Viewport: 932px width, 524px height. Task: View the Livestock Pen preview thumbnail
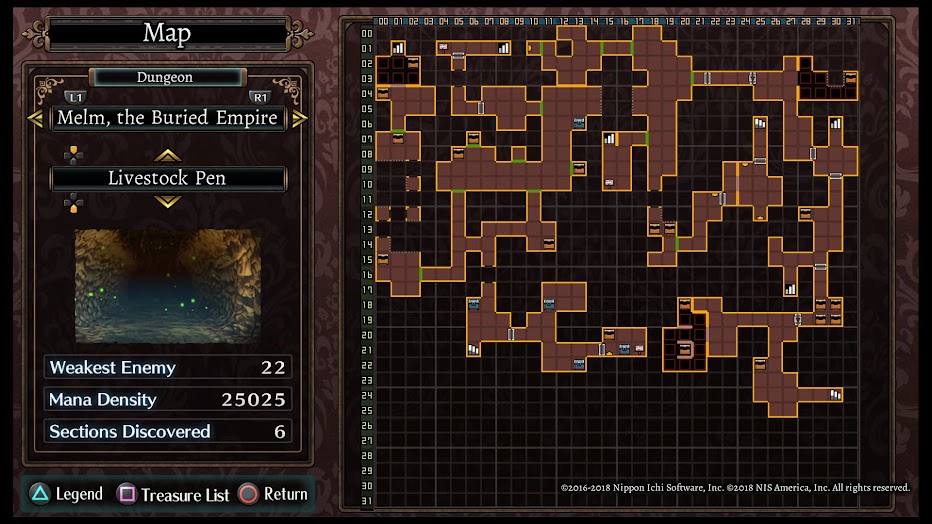(167, 286)
